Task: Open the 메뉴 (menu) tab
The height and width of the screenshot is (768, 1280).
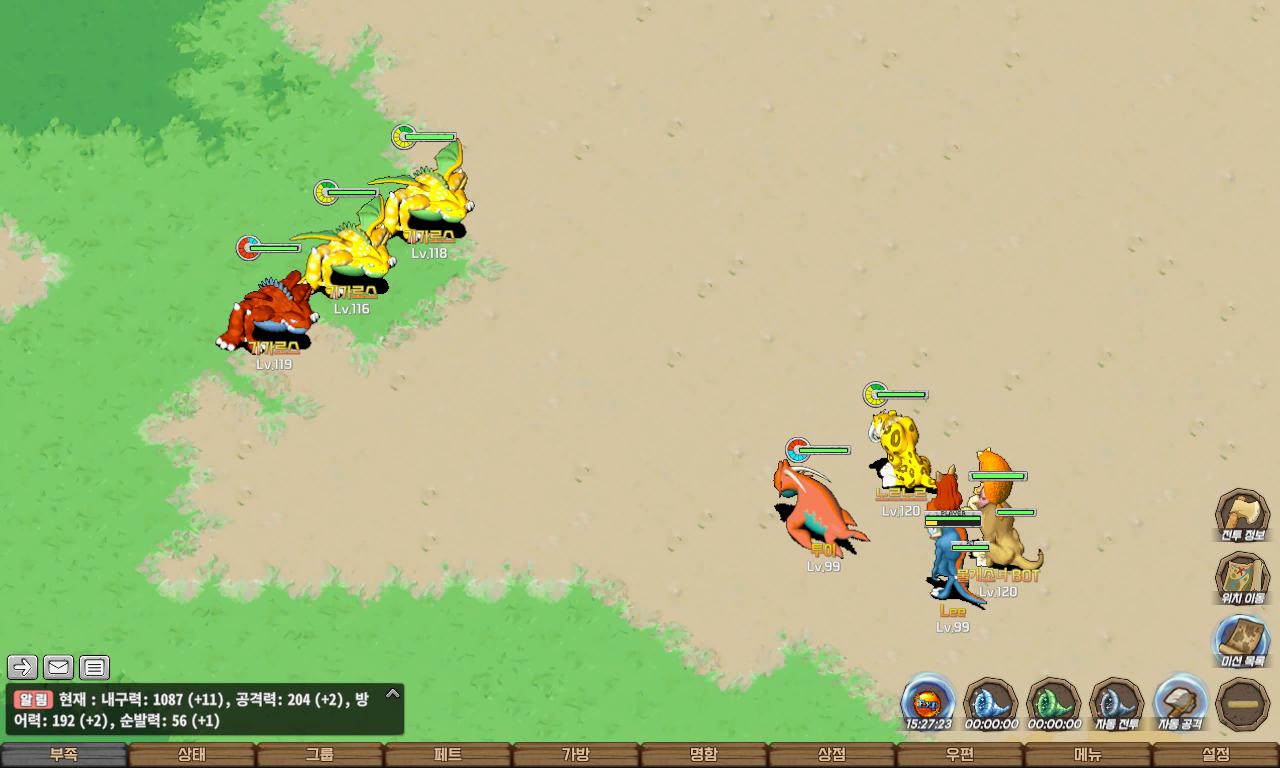Action: tap(1088, 755)
